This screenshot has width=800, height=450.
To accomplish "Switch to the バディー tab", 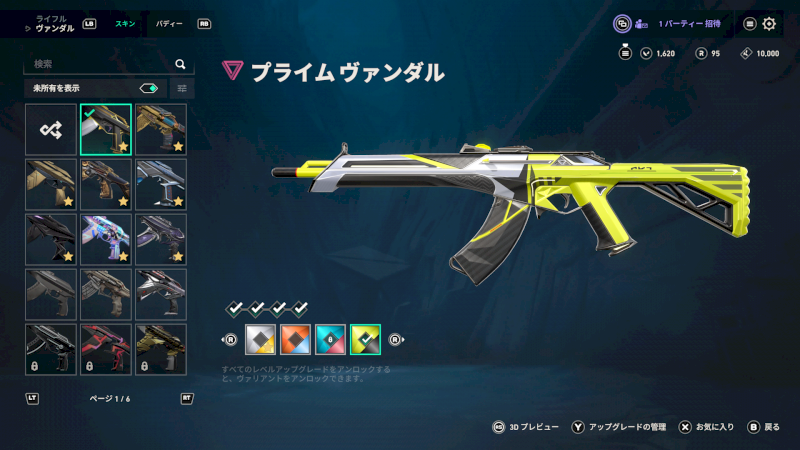I will pos(168,23).
